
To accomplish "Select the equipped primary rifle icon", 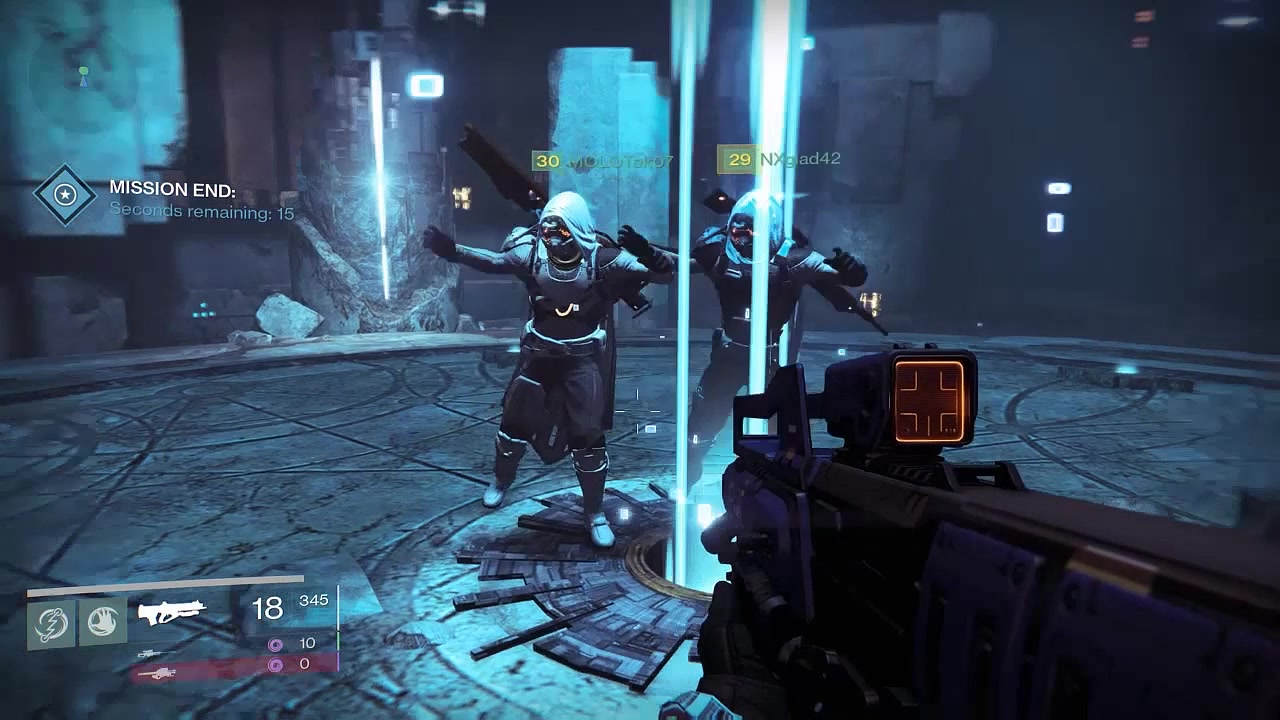I will (171, 612).
